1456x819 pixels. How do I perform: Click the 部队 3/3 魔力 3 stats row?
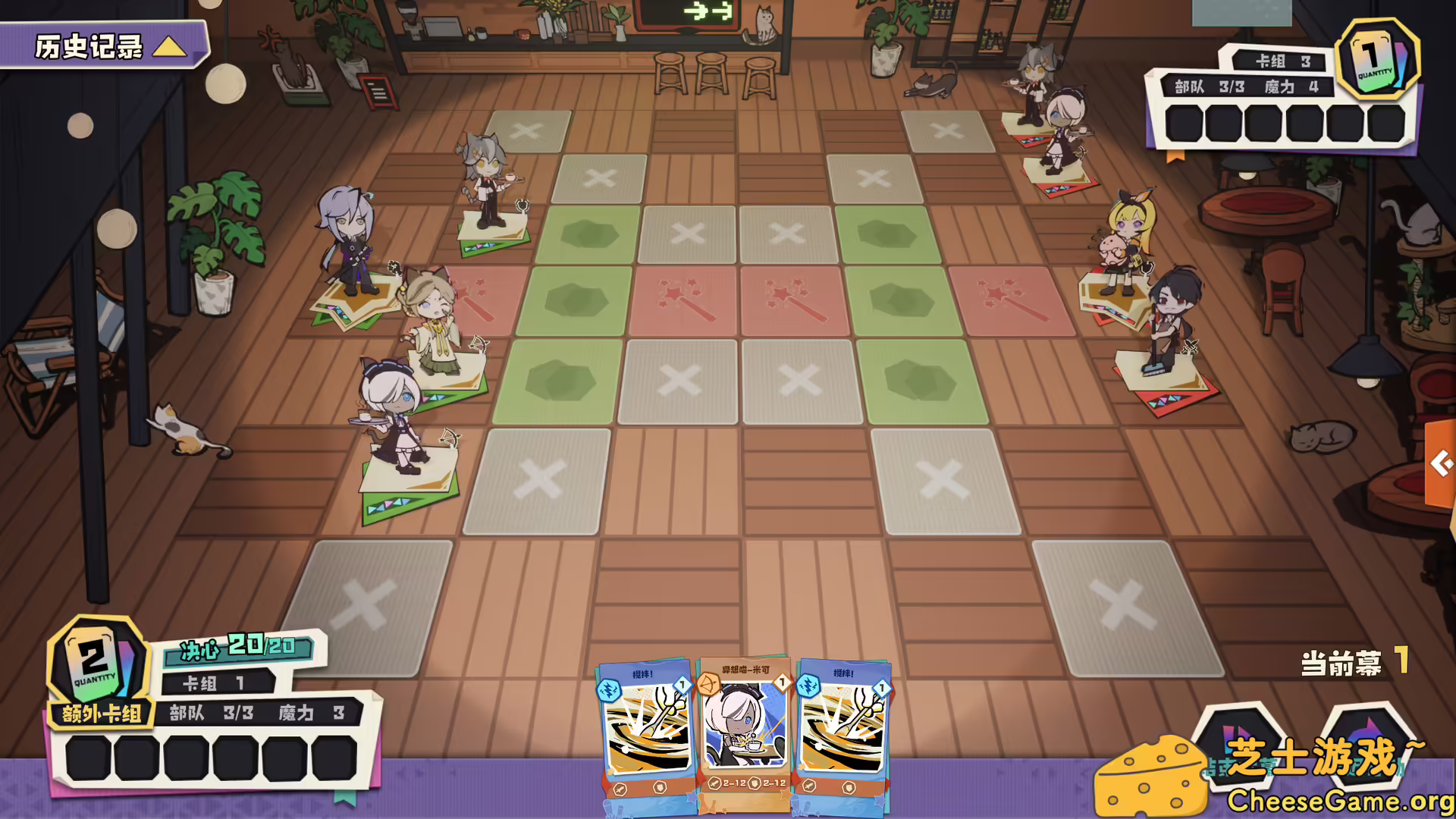[x=258, y=713]
